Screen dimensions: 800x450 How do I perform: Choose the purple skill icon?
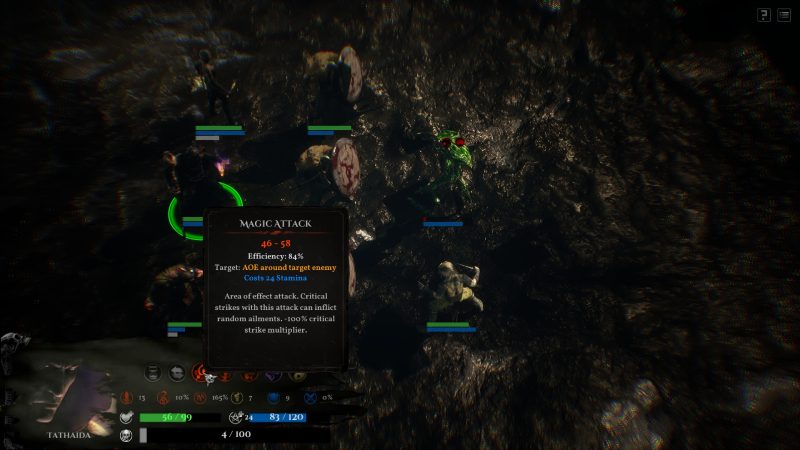pyautogui.click(x=272, y=374)
